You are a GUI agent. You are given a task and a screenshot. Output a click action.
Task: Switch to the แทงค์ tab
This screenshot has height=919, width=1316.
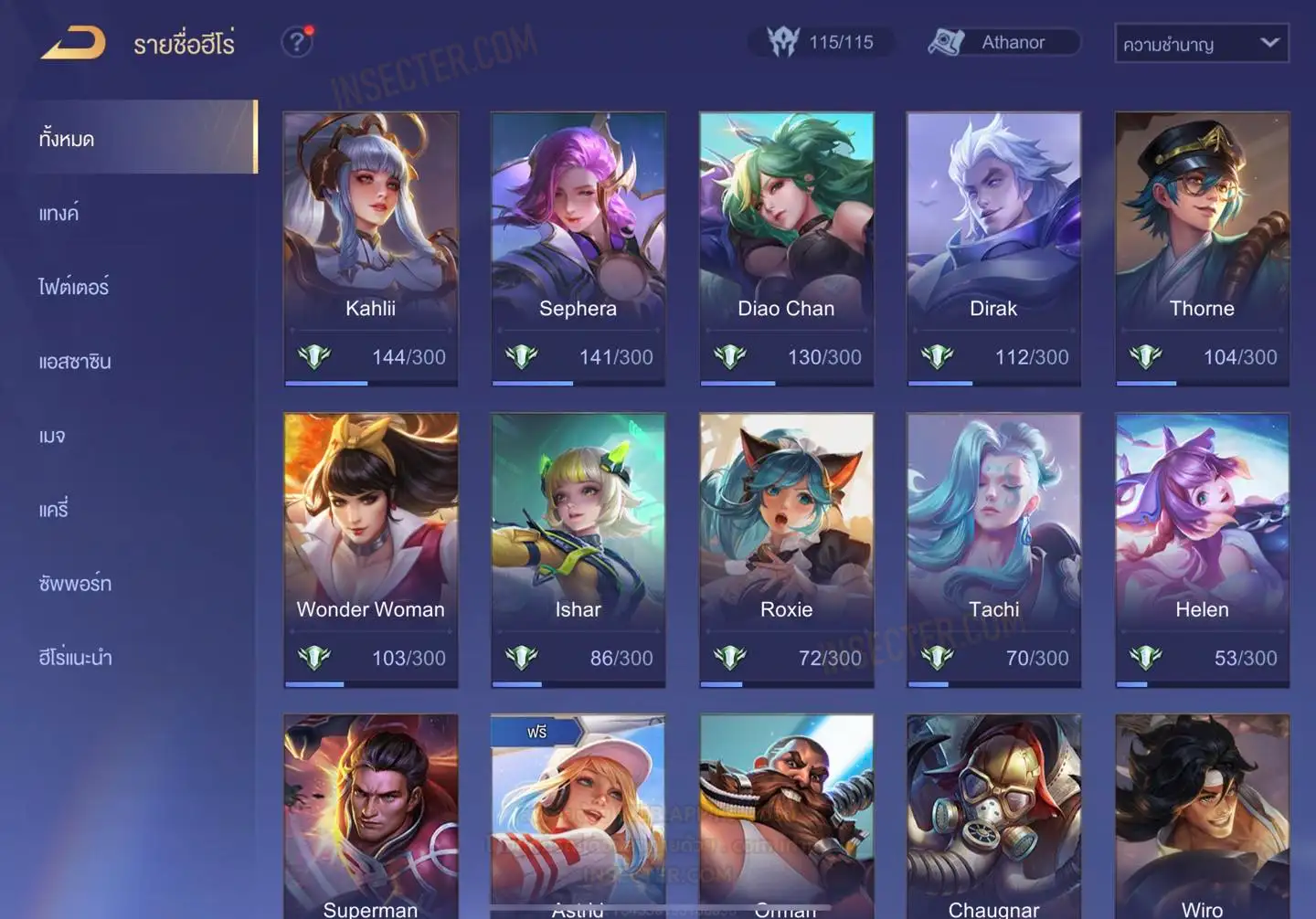click(x=58, y=214)
